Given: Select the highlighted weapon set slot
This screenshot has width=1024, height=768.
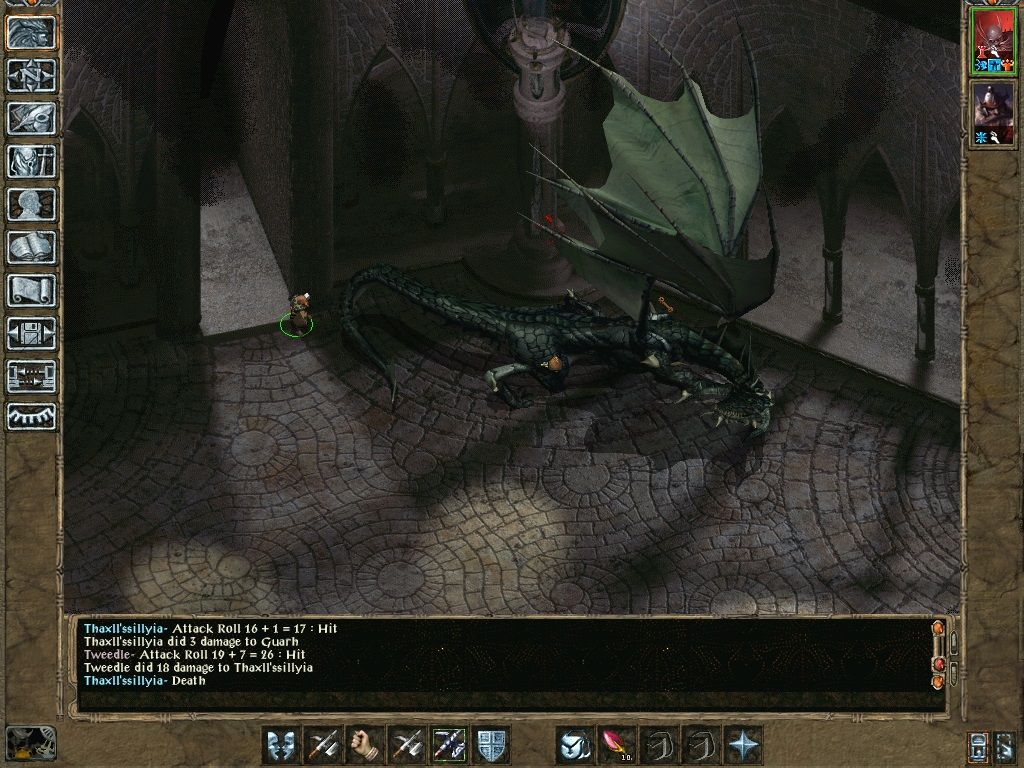Looking at the screenshot, I should 449,745.
